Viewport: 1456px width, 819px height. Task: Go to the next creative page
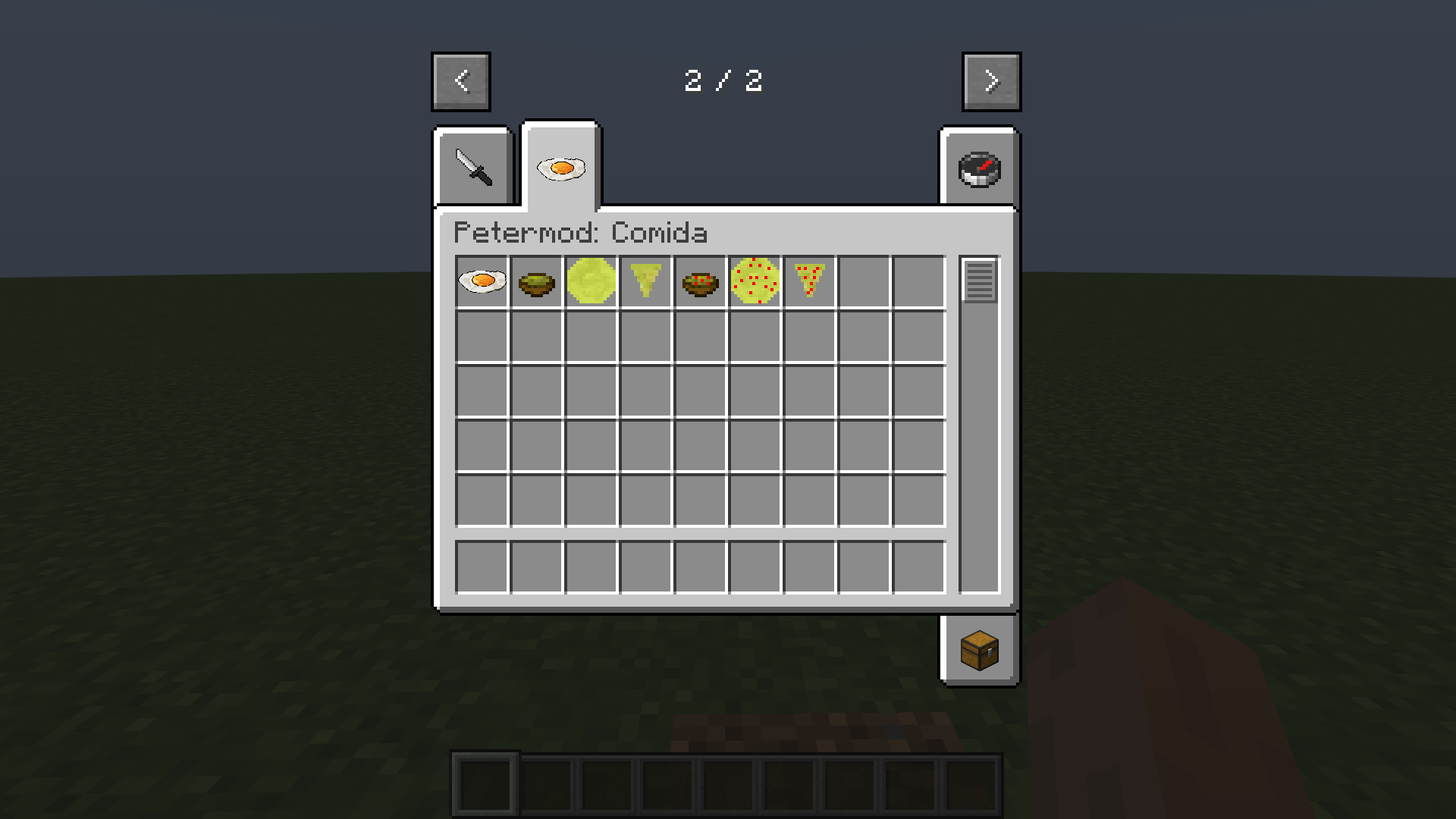click(990, 81)
